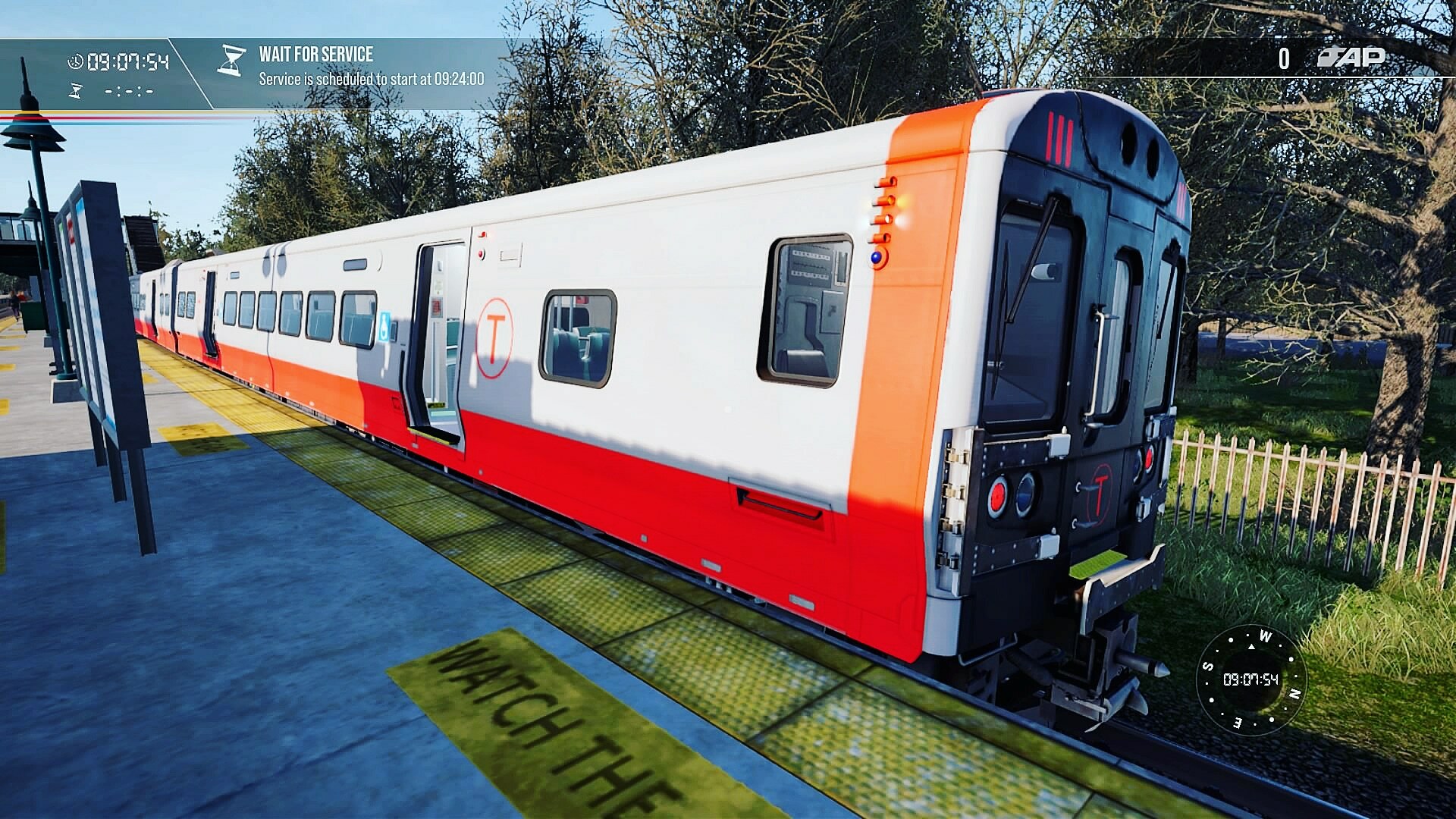Click the W marker on the compass

(1266, 635)
